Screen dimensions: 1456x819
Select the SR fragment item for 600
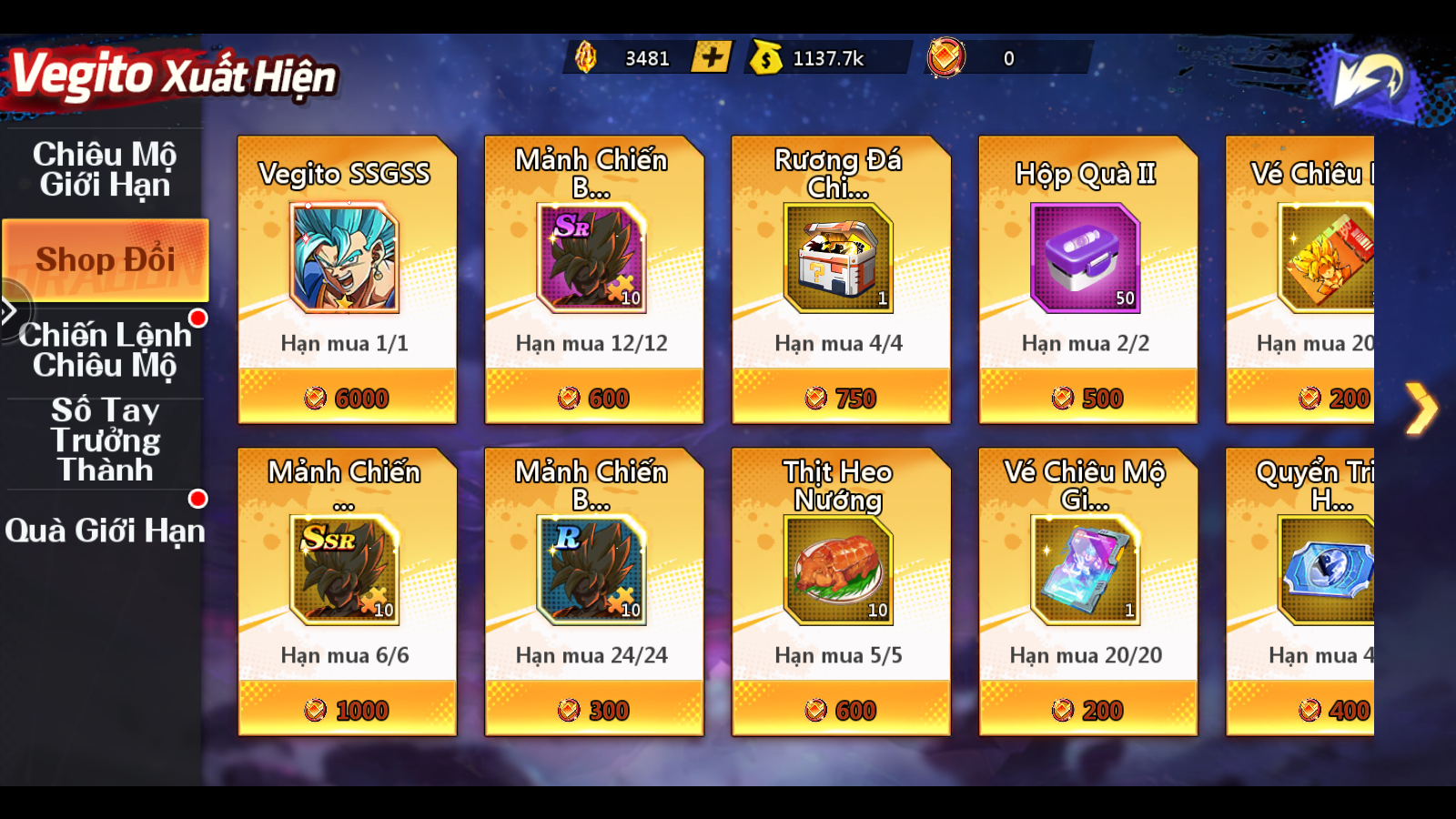coord(593,398)
